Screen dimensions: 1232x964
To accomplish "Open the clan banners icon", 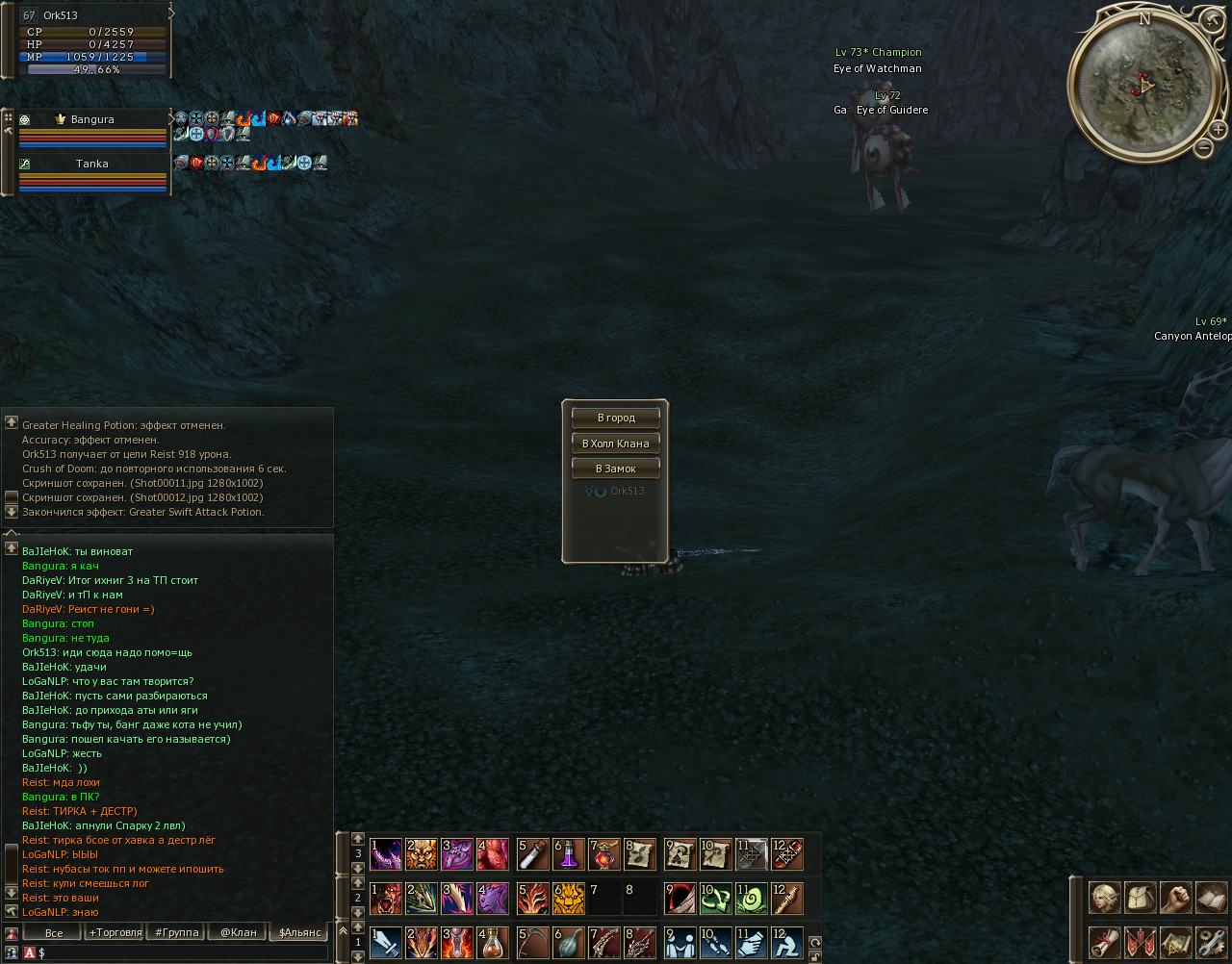I will [x=1141, y=942].
